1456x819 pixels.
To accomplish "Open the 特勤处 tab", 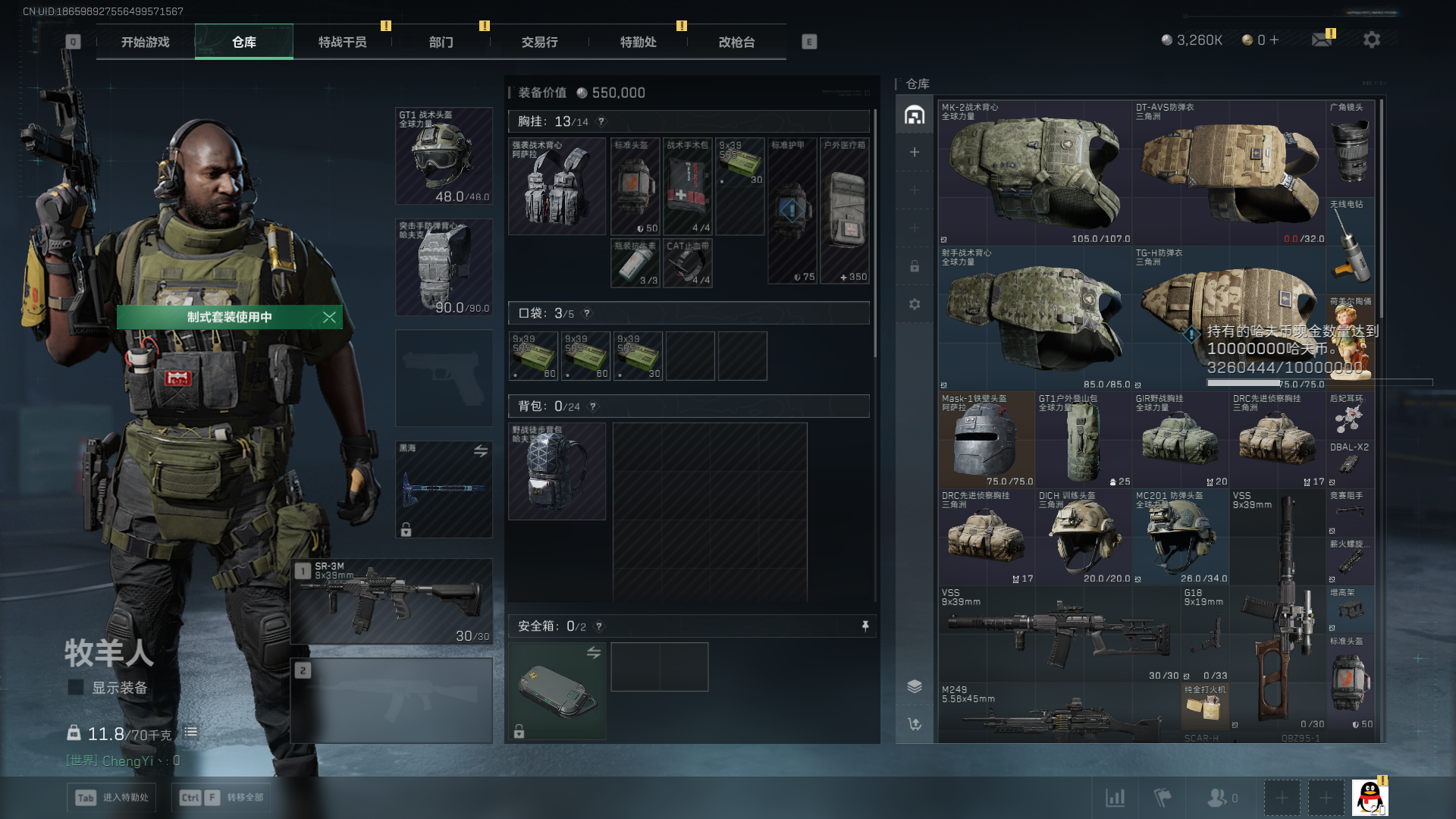I will coord(639,42).
